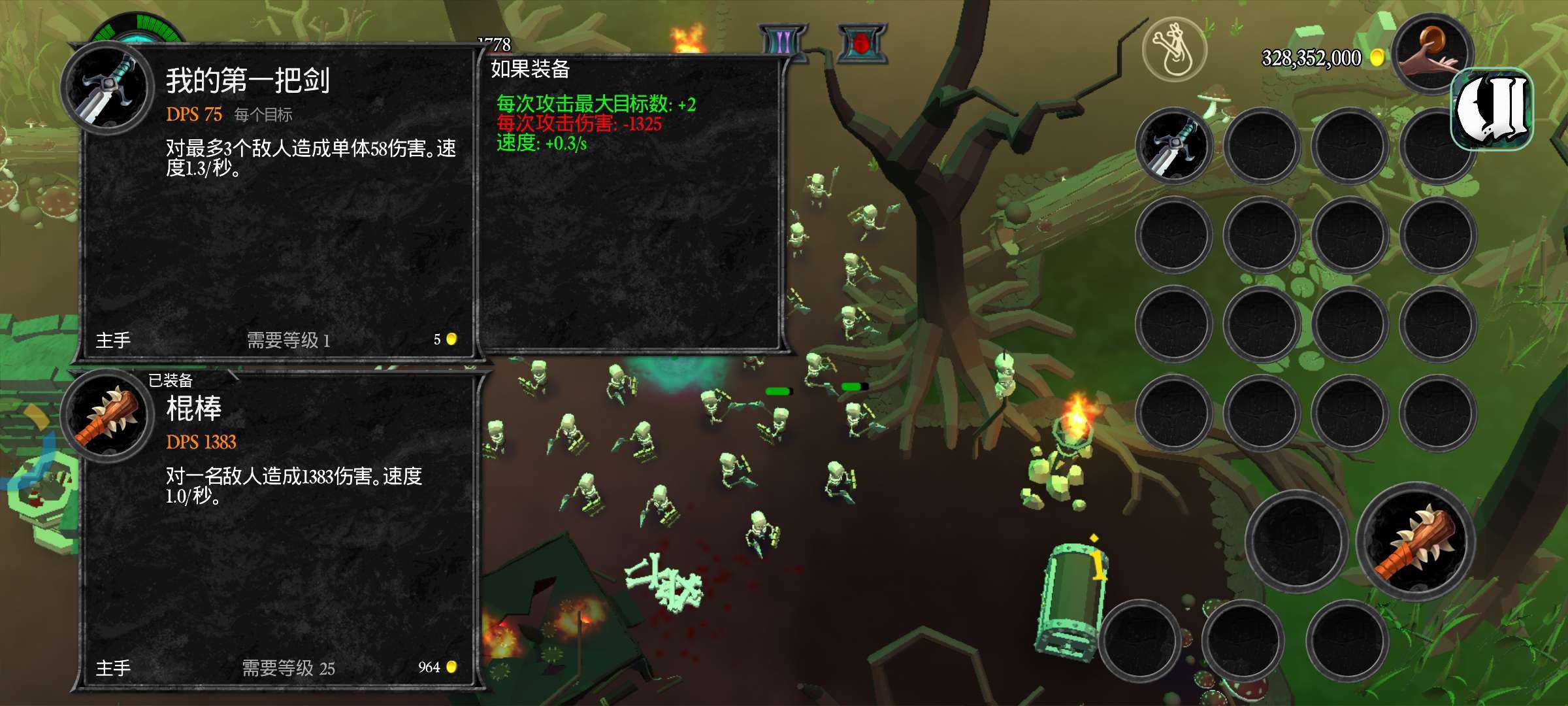This screenshot has width=1568, height=706.
Task: Tap the equipped spiked club weapon slot
Action: [1416, 541]
